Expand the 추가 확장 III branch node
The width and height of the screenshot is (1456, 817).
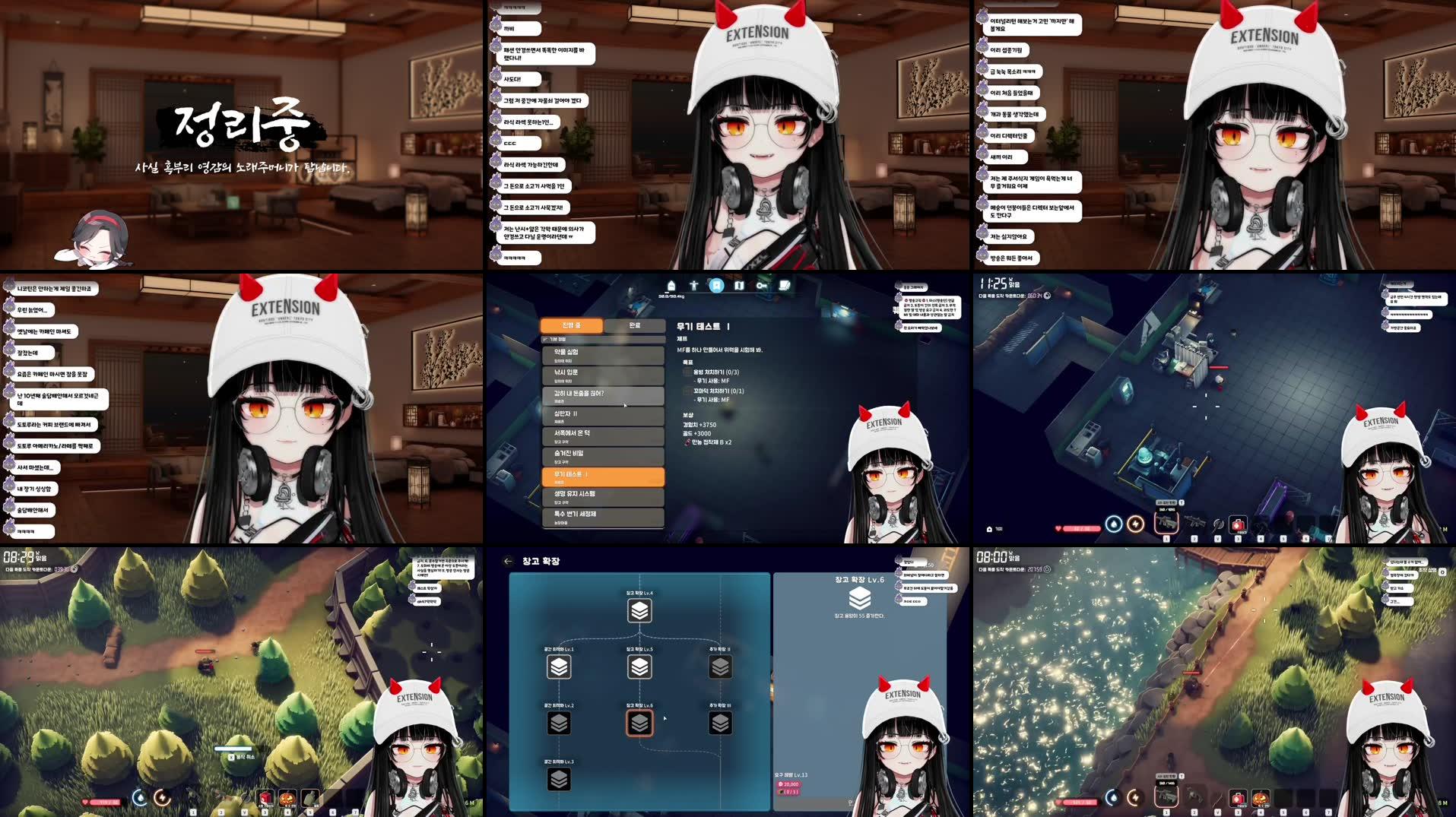(722, 722)
